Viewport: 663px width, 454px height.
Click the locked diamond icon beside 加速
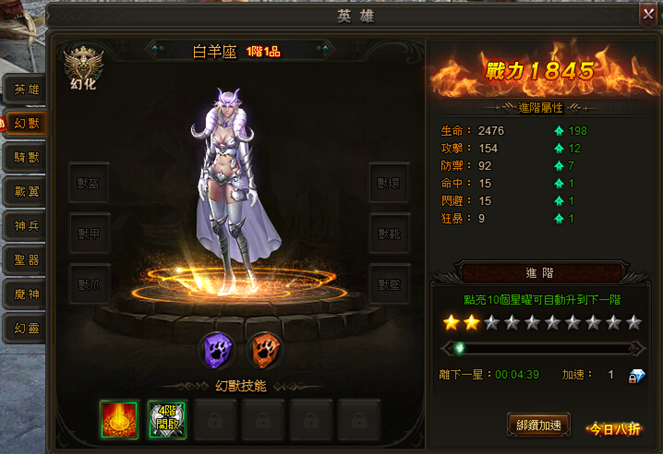coord(636,376)
